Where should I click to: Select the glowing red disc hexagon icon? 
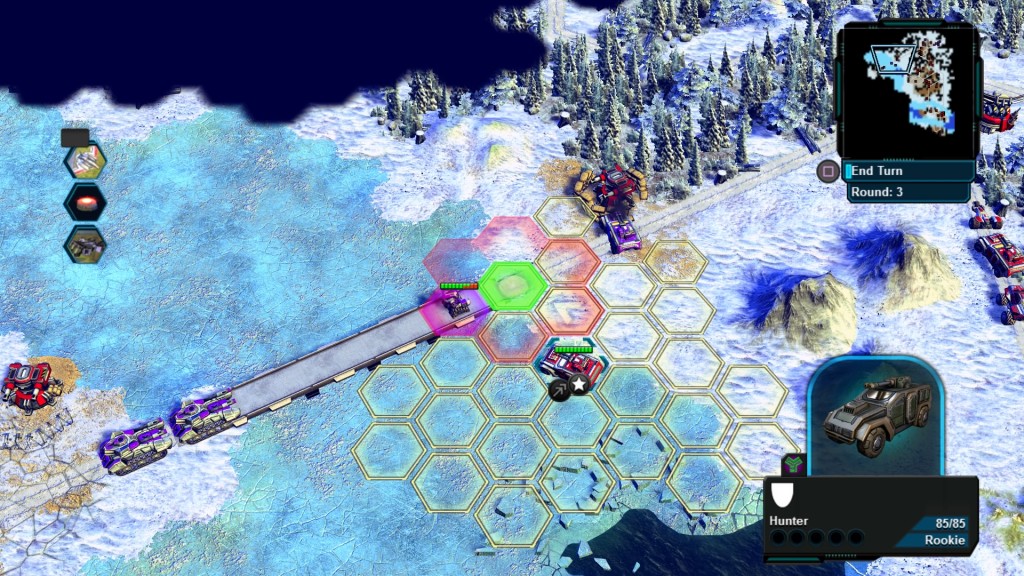click(85, 202)
